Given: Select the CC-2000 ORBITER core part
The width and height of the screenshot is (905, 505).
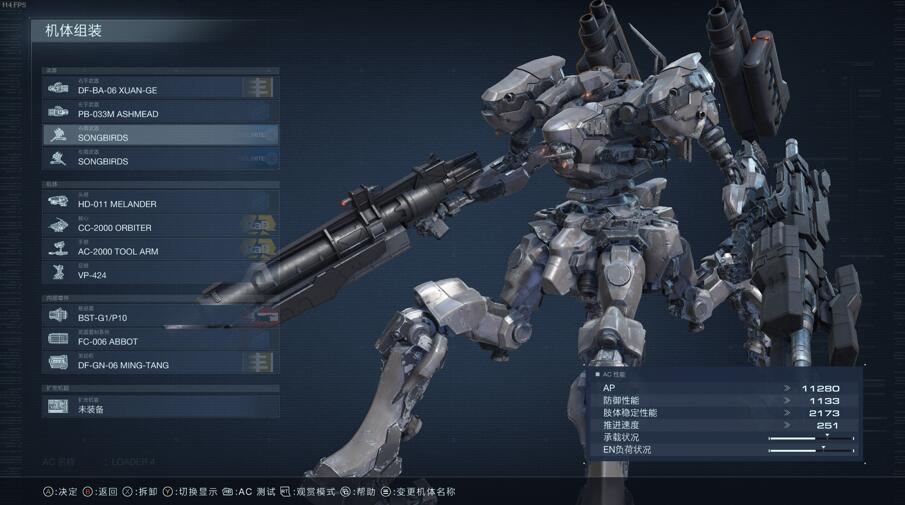Looking at the screenshot, I should 160,226.
